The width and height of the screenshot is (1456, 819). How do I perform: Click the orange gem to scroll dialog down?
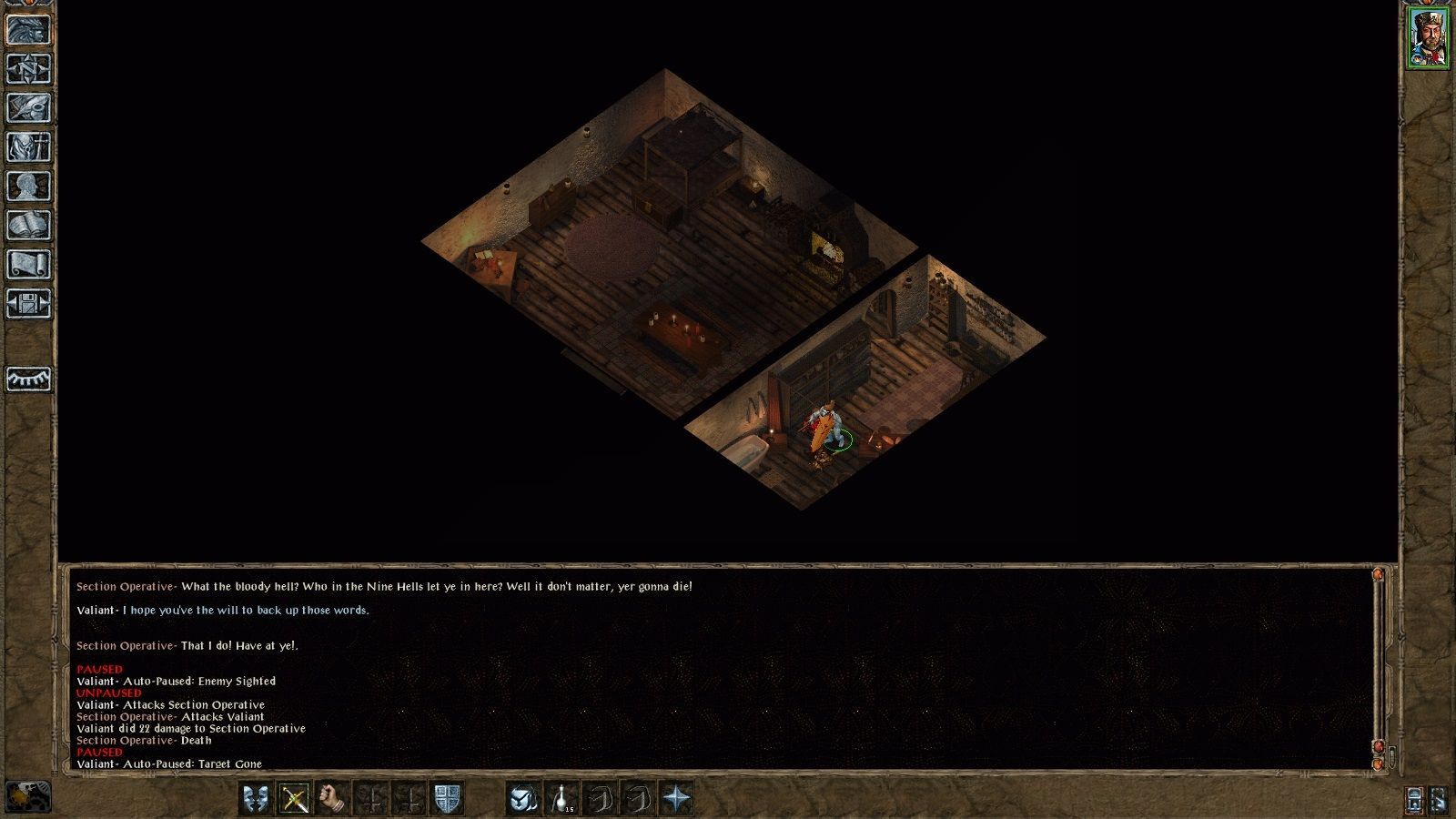(1378, 764)
